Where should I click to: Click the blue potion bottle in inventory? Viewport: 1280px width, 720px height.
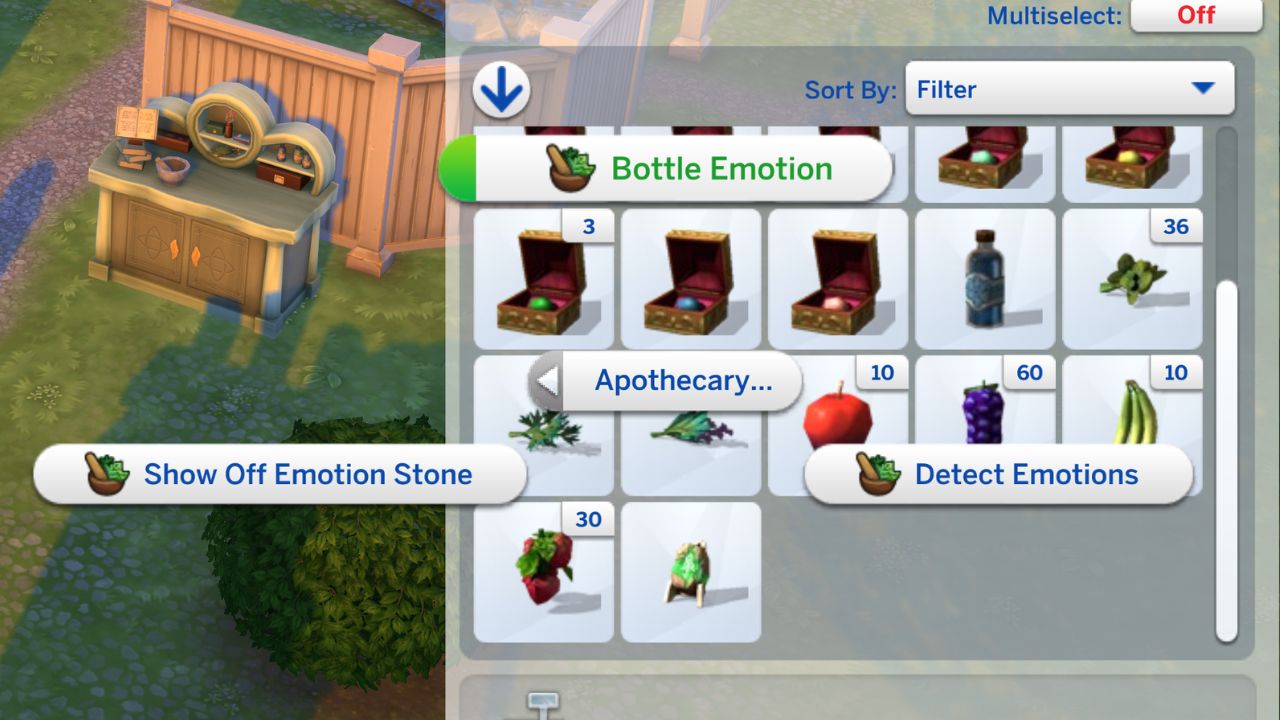pos(984,278)
